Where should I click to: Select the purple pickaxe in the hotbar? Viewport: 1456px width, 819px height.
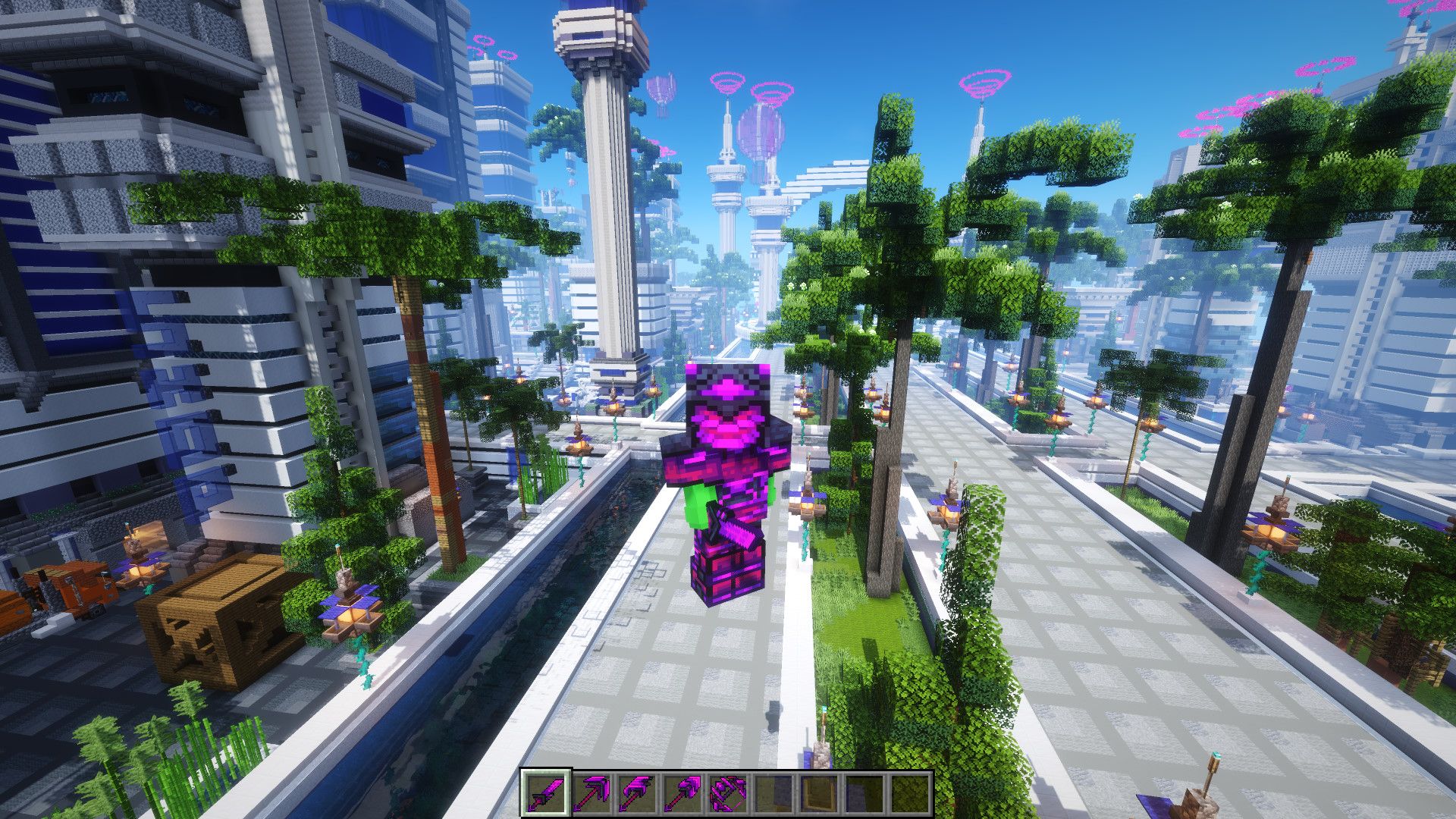591,792
